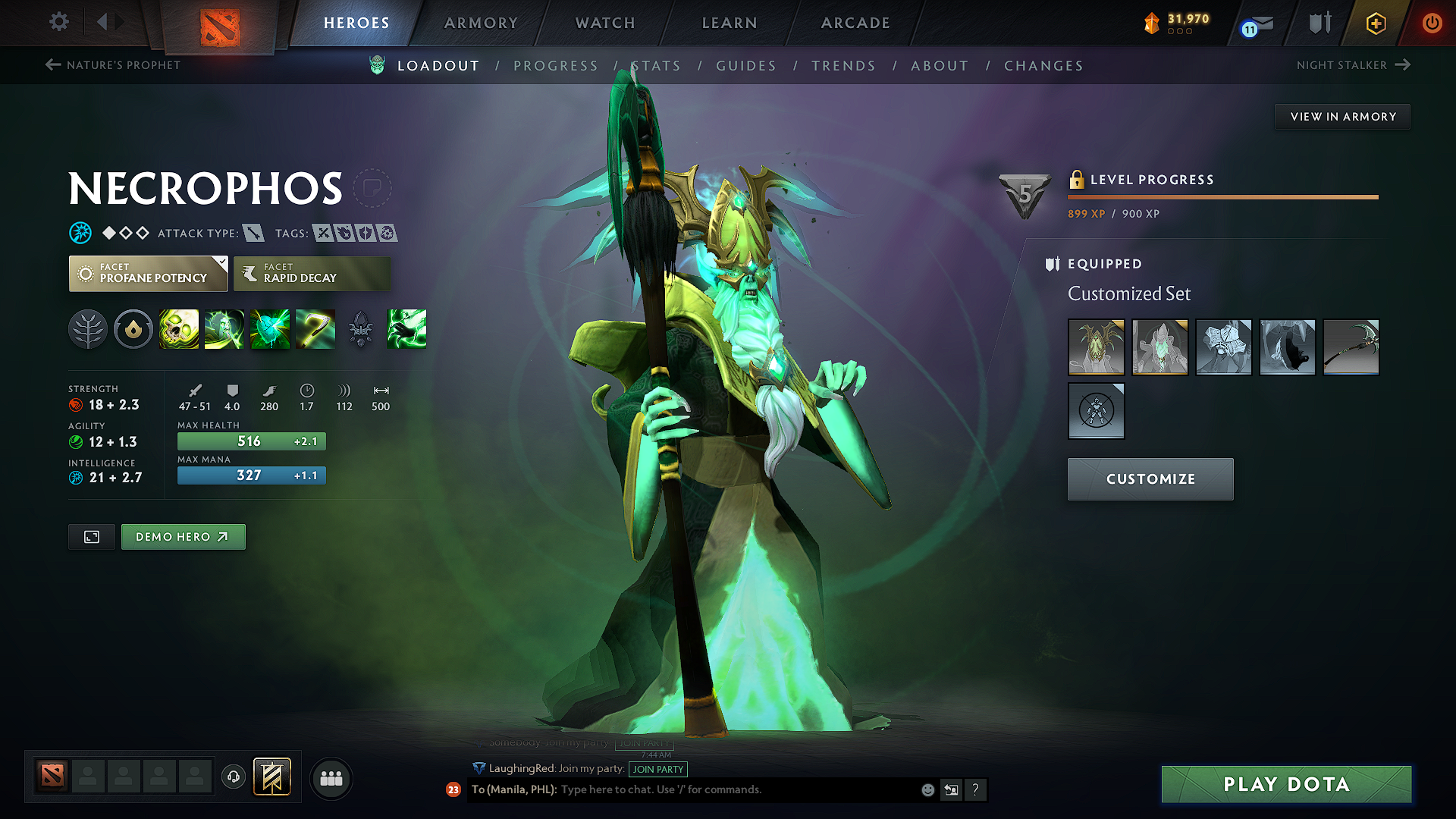Click the Level Progress XP bar
The image size is (1456, 819).
point(1222,196)
